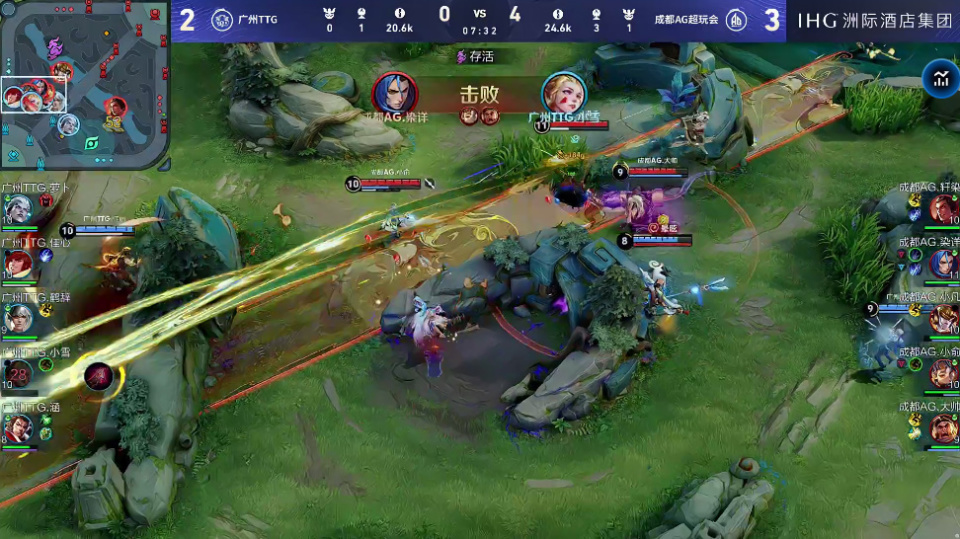Open the stats chart panel button

click(x=940, y=79)
